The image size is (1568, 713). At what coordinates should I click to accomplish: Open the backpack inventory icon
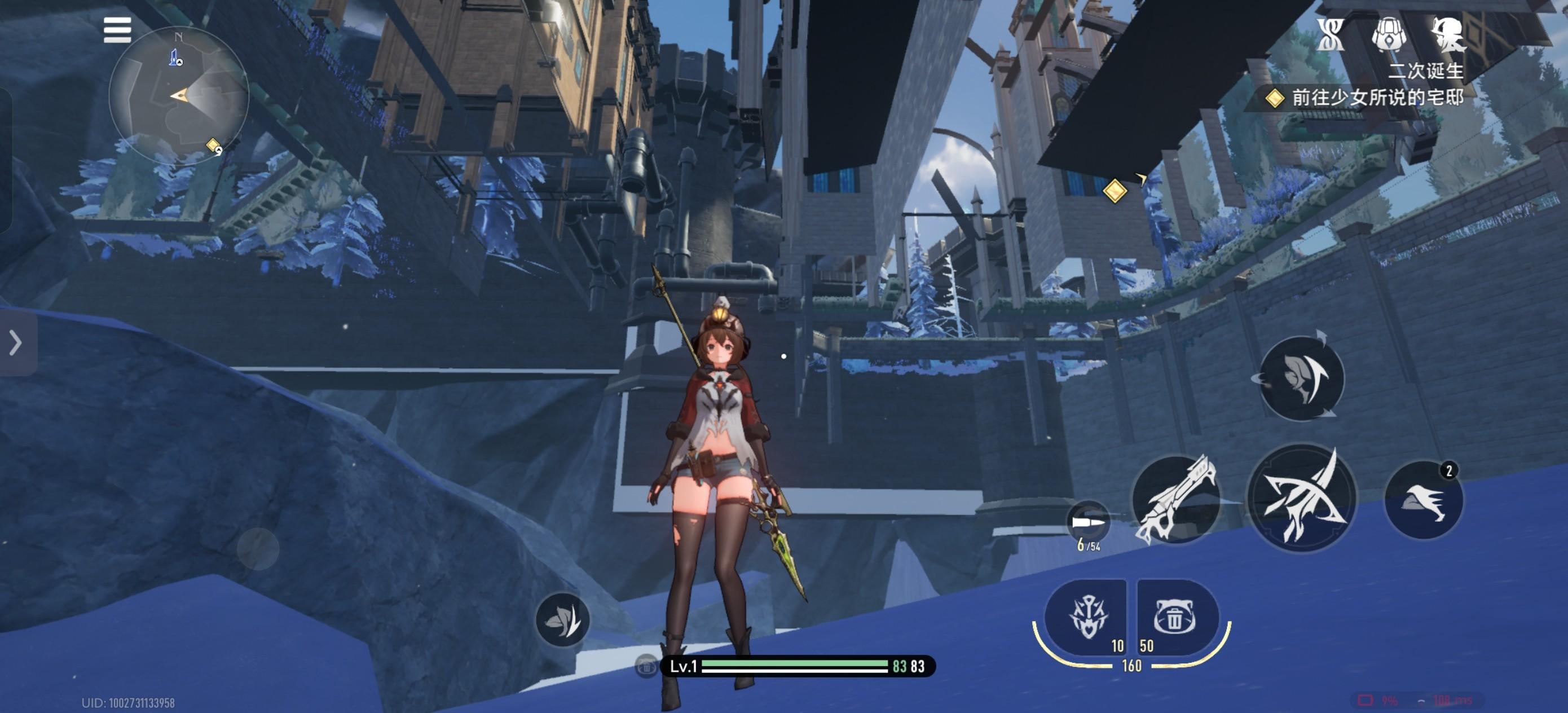(1389, 34)
